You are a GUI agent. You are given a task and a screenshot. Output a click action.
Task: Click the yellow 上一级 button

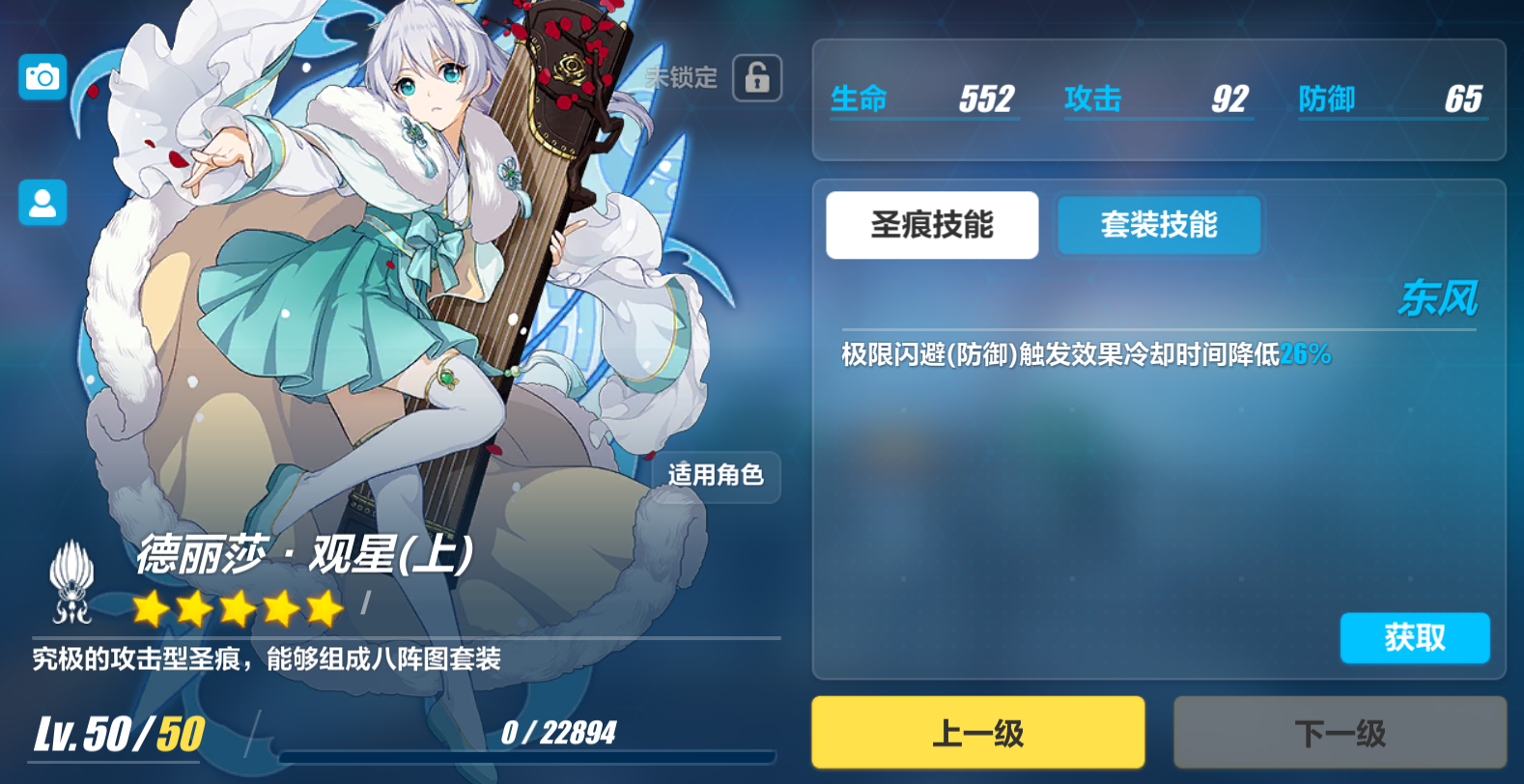[x=977, y=731]
